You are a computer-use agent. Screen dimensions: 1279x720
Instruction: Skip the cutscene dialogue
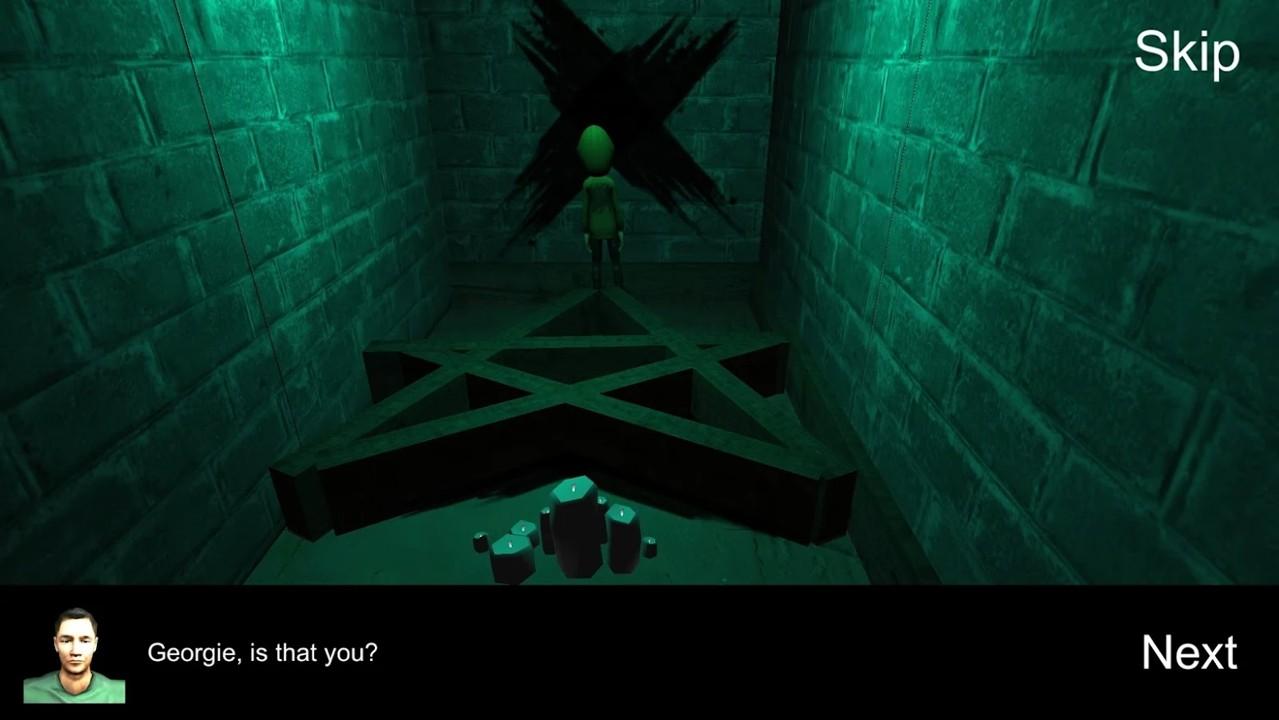pyautogui.click(x=1186, y=52)
